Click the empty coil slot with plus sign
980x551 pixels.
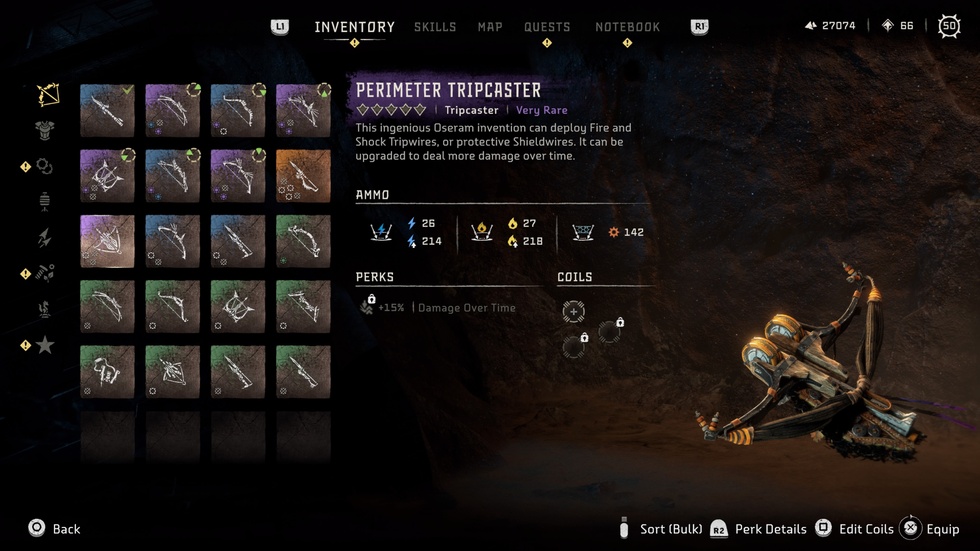click(573, 312)
